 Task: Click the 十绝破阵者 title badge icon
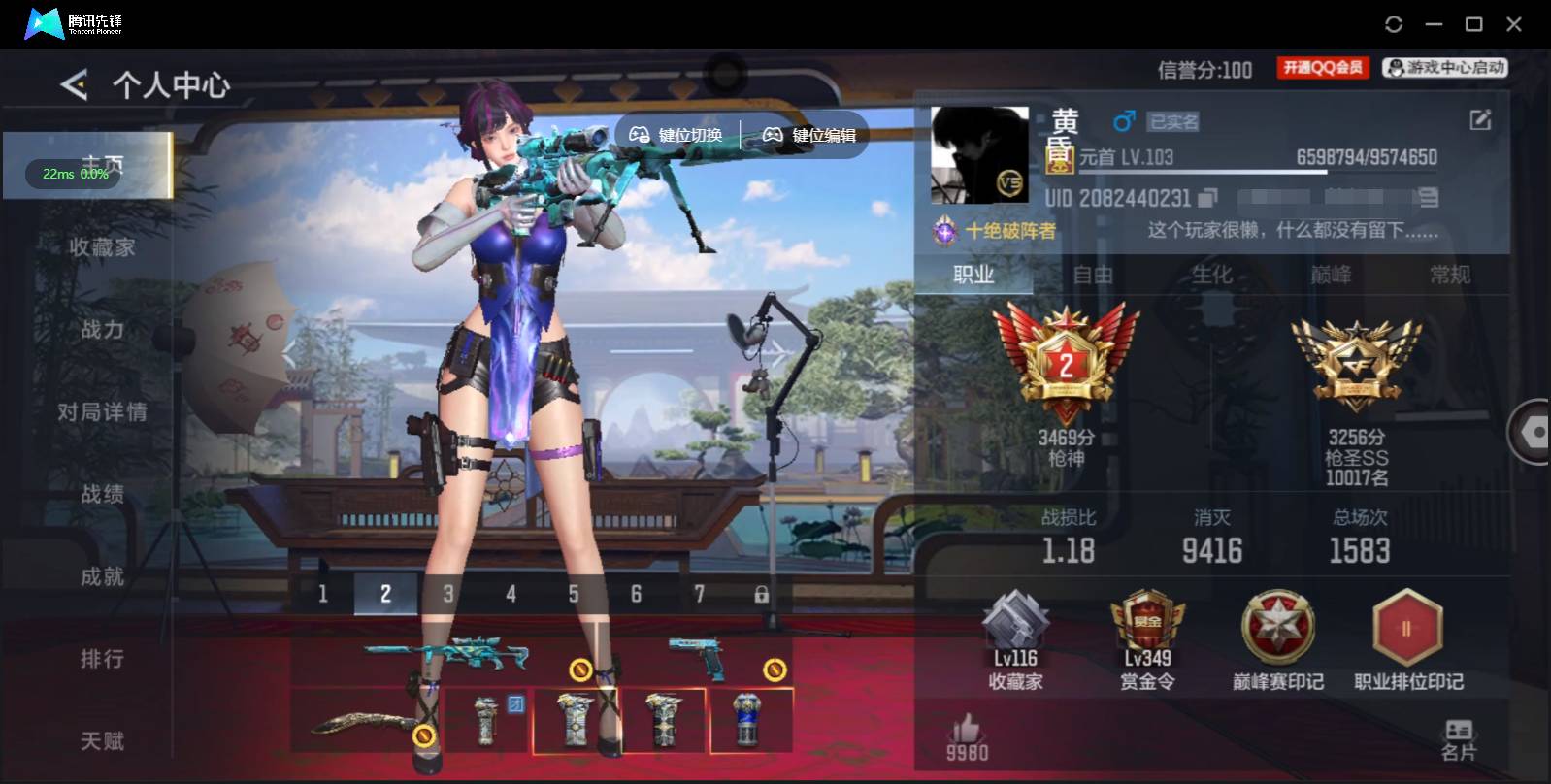click(x=942, y=232)
